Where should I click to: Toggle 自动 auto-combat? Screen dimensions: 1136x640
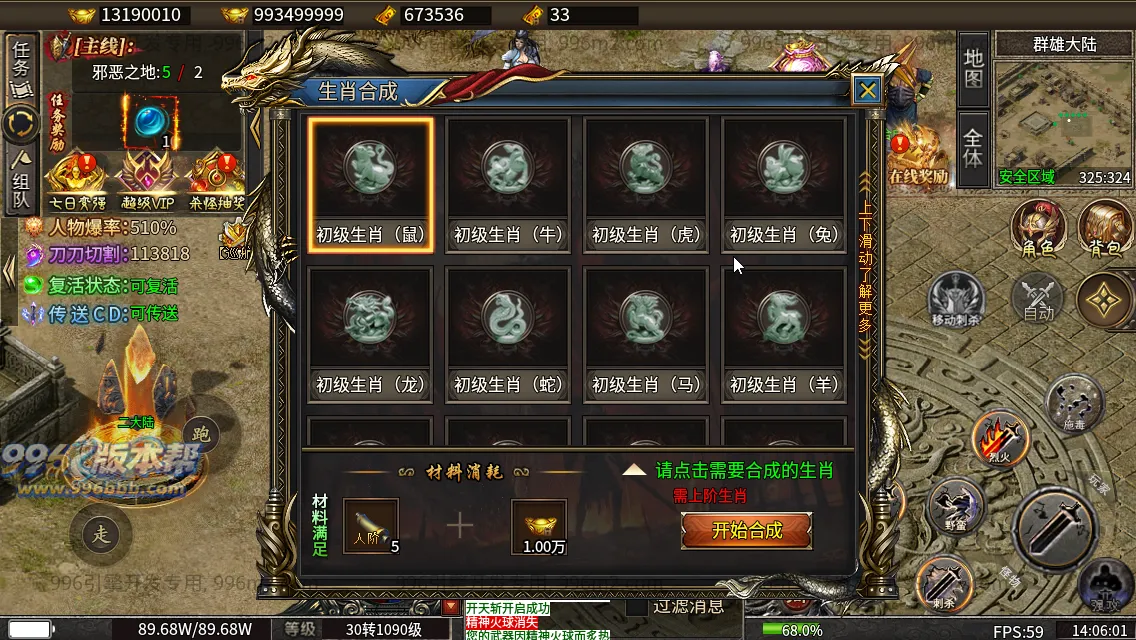point(1038,298)
